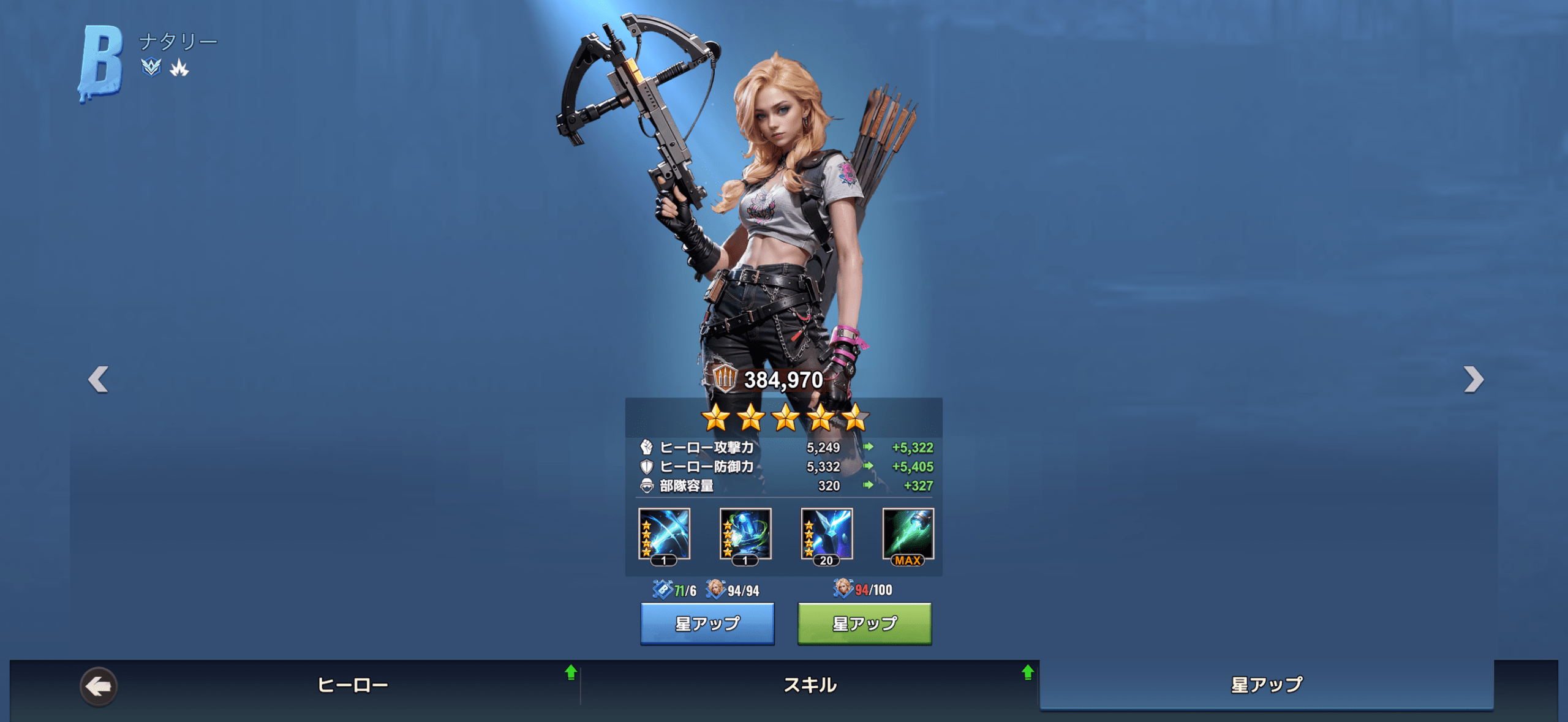
Task: Tap the large B rank badge
Action: point(101,62)
